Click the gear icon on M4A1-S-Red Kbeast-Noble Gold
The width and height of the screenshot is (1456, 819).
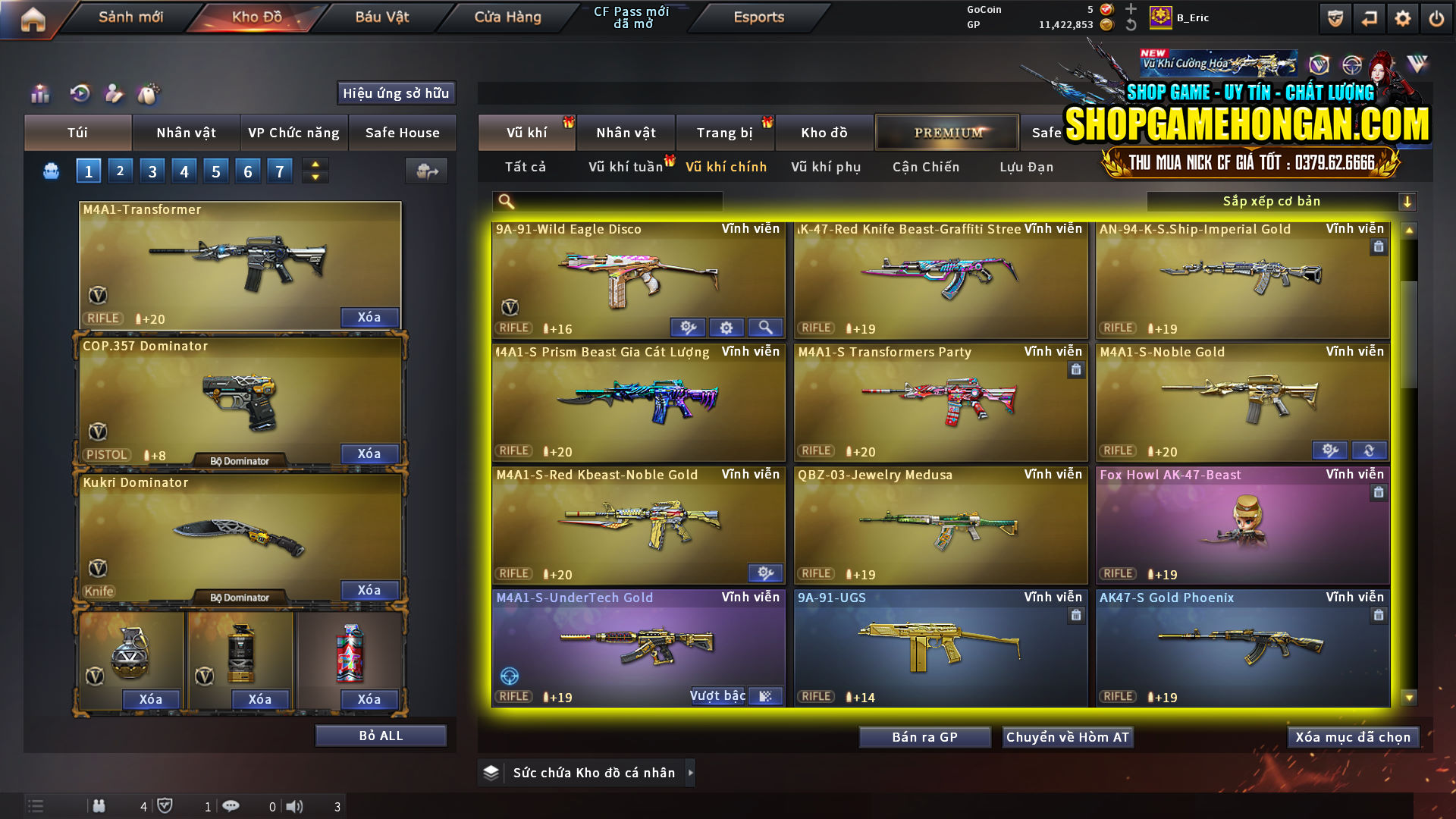pos(766,573)
